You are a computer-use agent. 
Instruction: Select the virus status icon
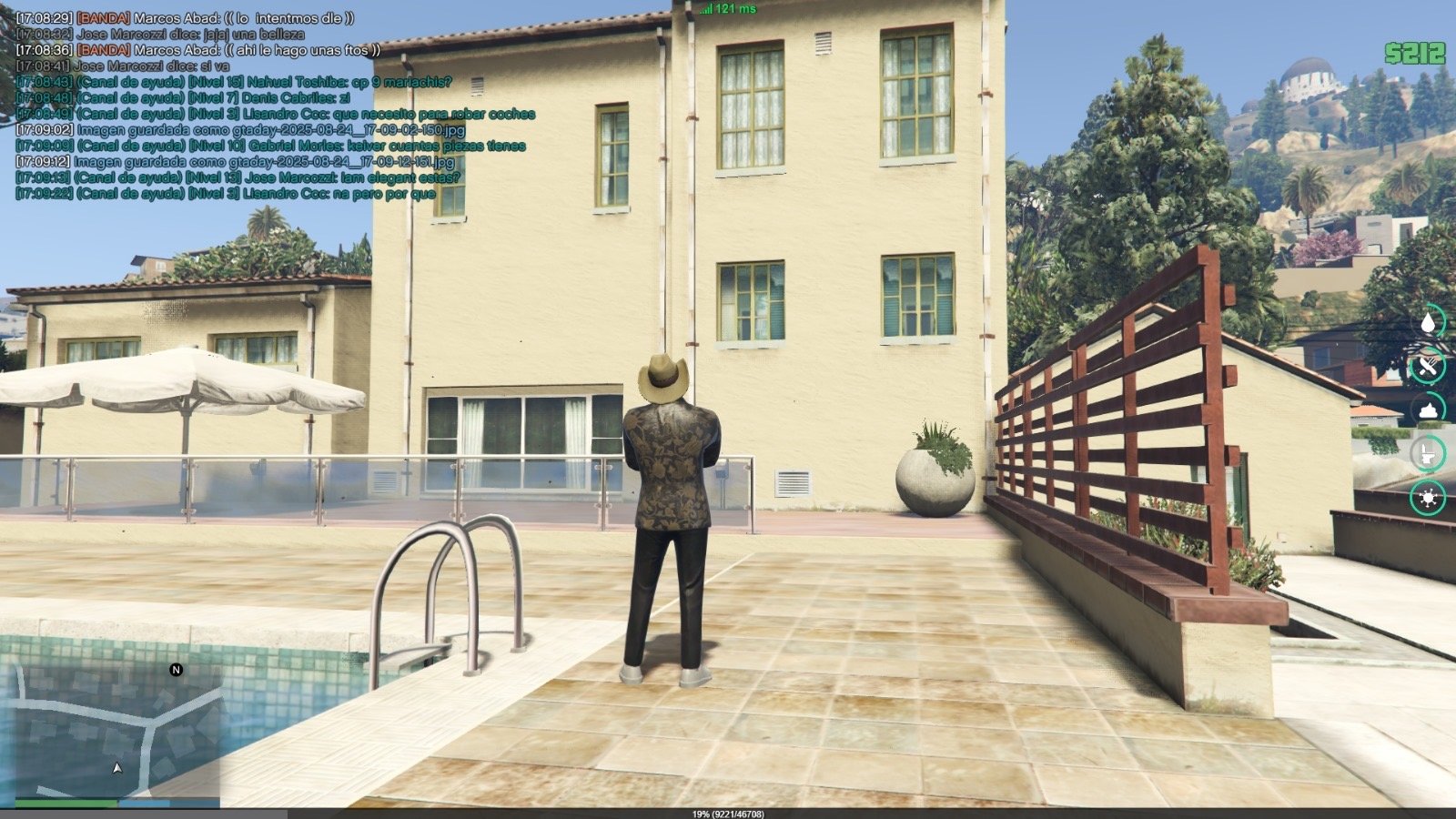point(1428,497)
